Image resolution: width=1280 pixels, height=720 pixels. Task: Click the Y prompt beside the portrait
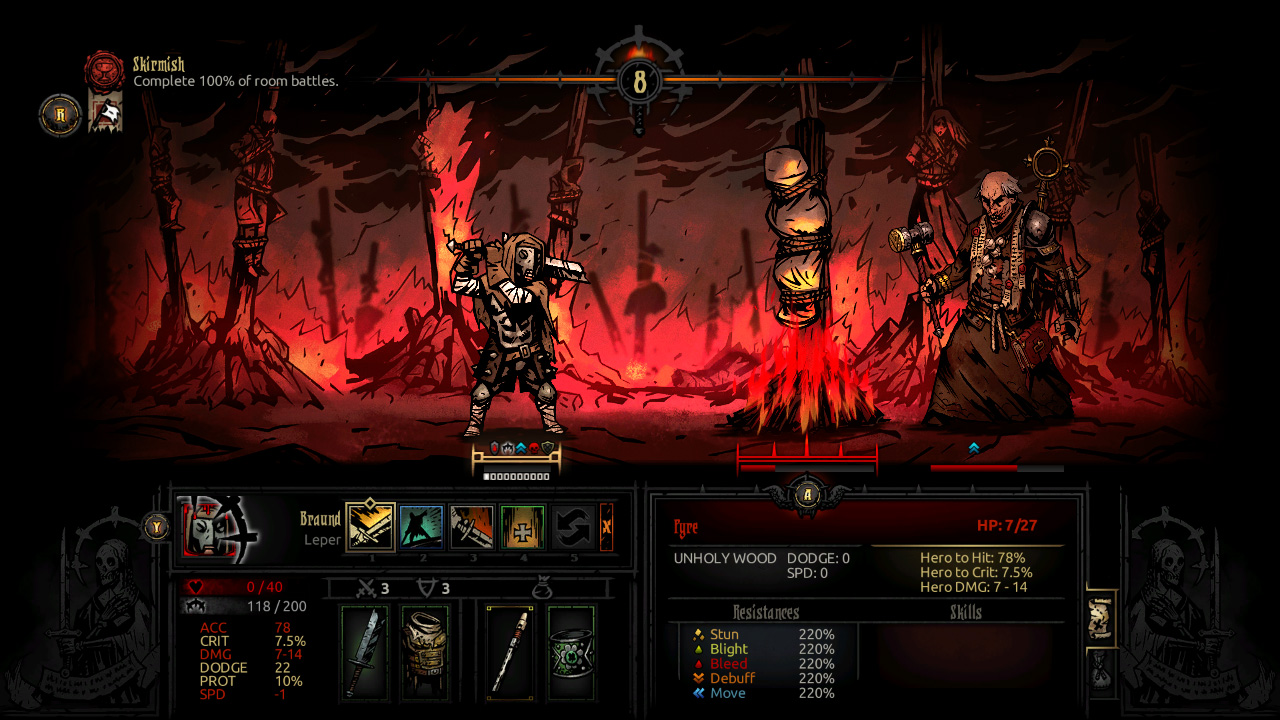point(156,525)
